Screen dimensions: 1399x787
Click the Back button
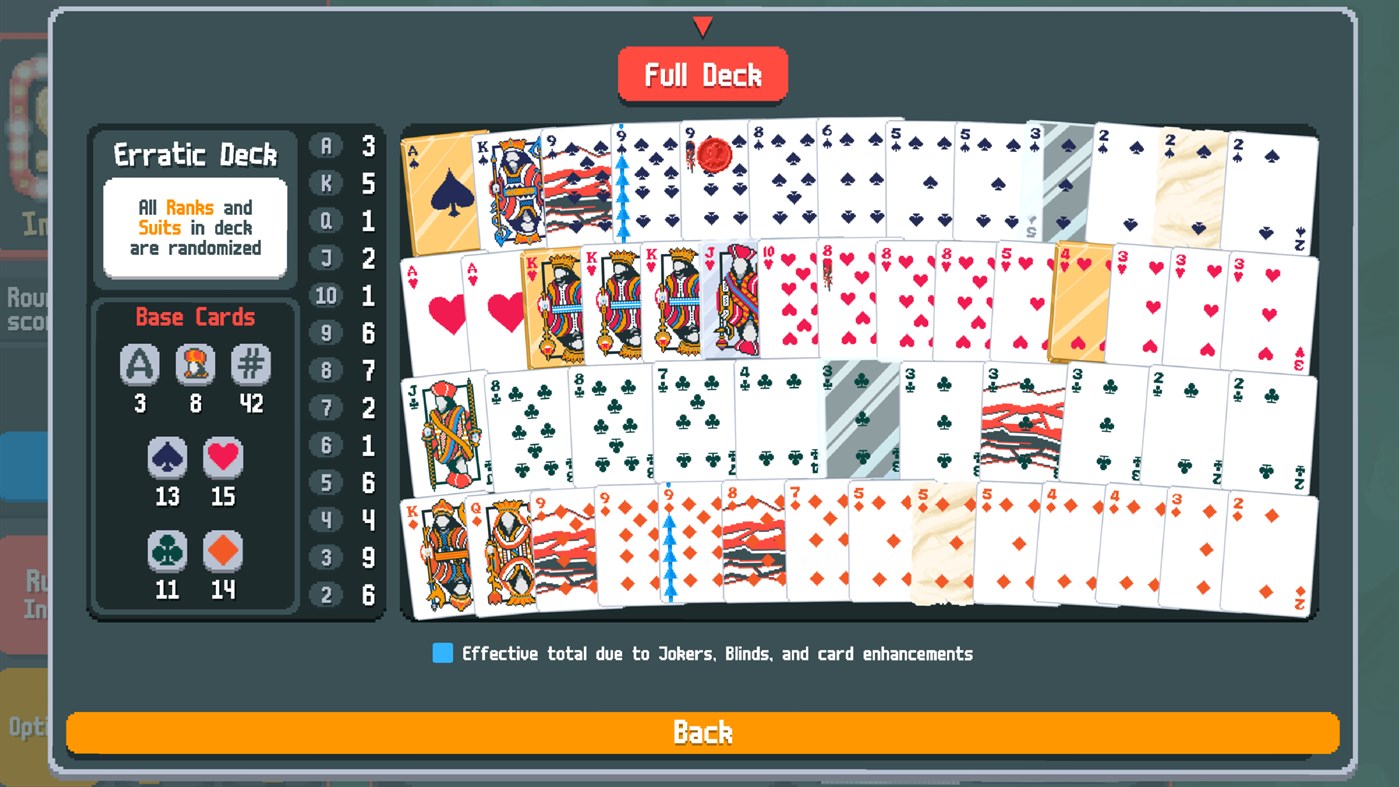tap(702, 732)
